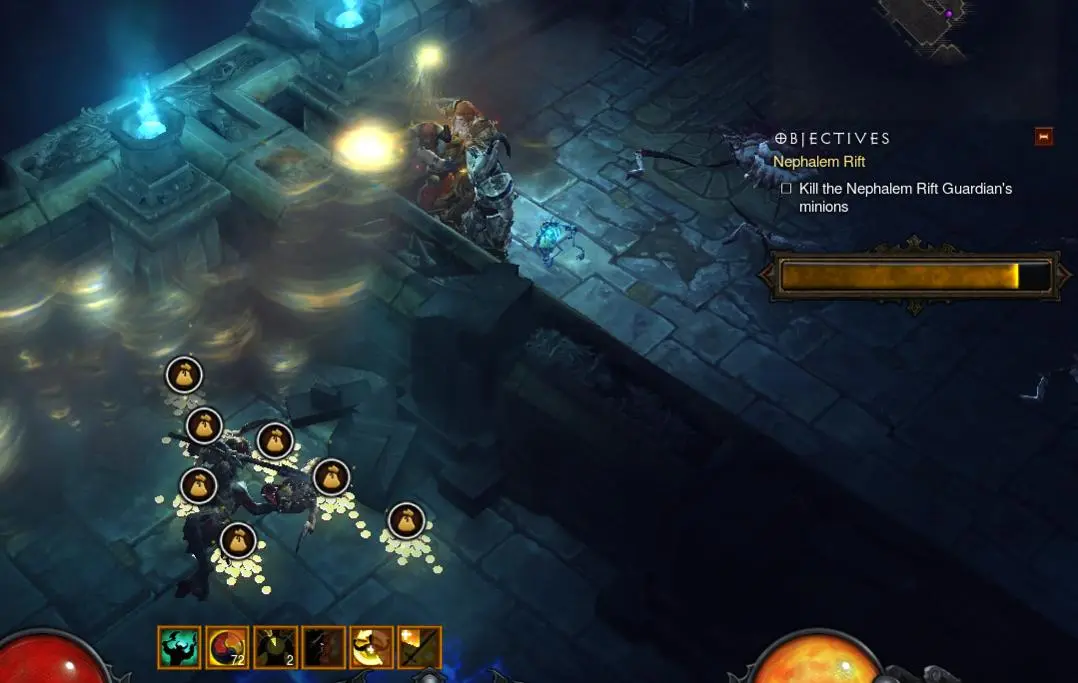
Task: Click the Kill the Guardian's minions objective
Action: (x=904, y=197)
